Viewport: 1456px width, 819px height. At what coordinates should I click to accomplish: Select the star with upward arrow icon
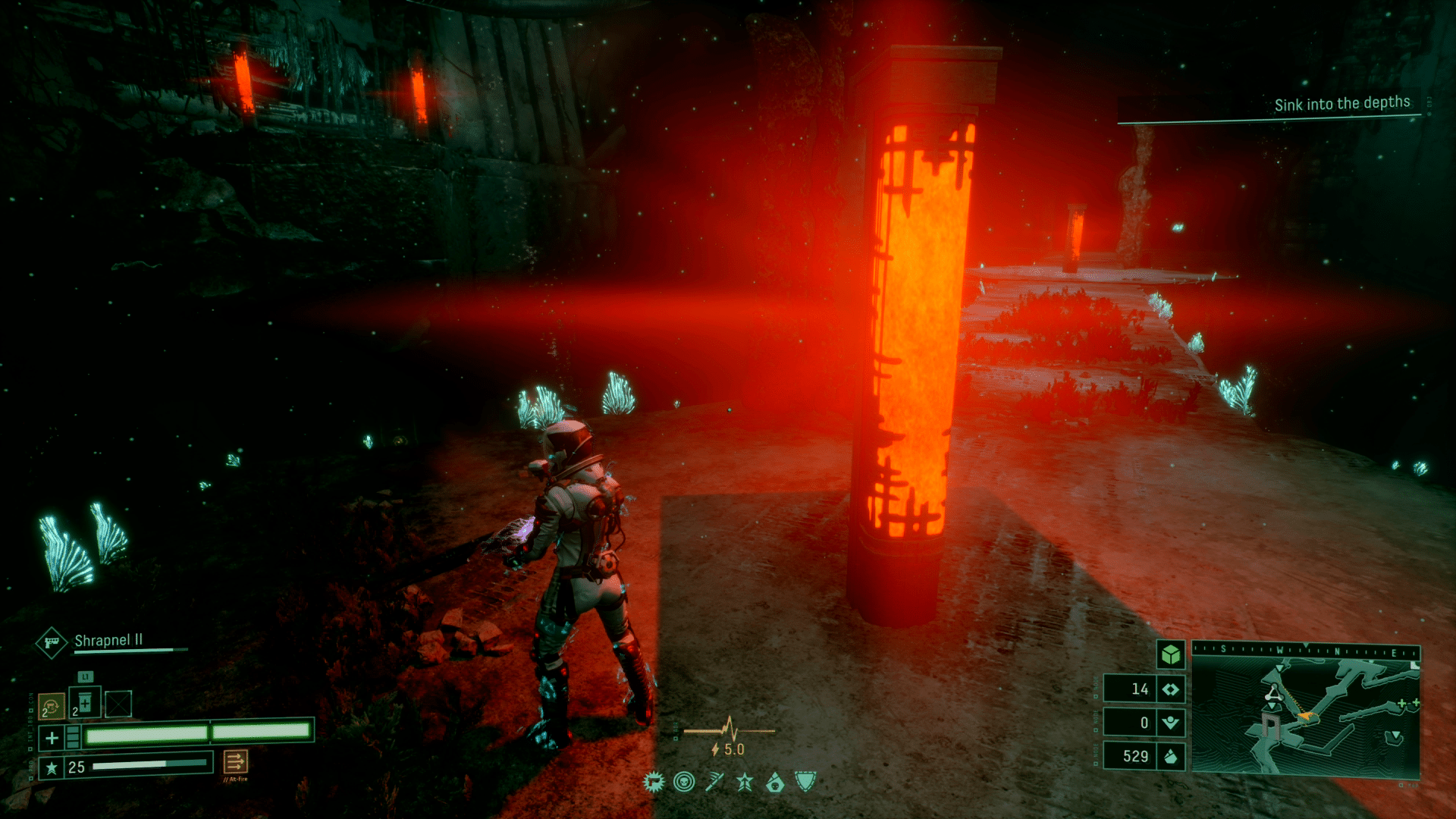[745, 782]
